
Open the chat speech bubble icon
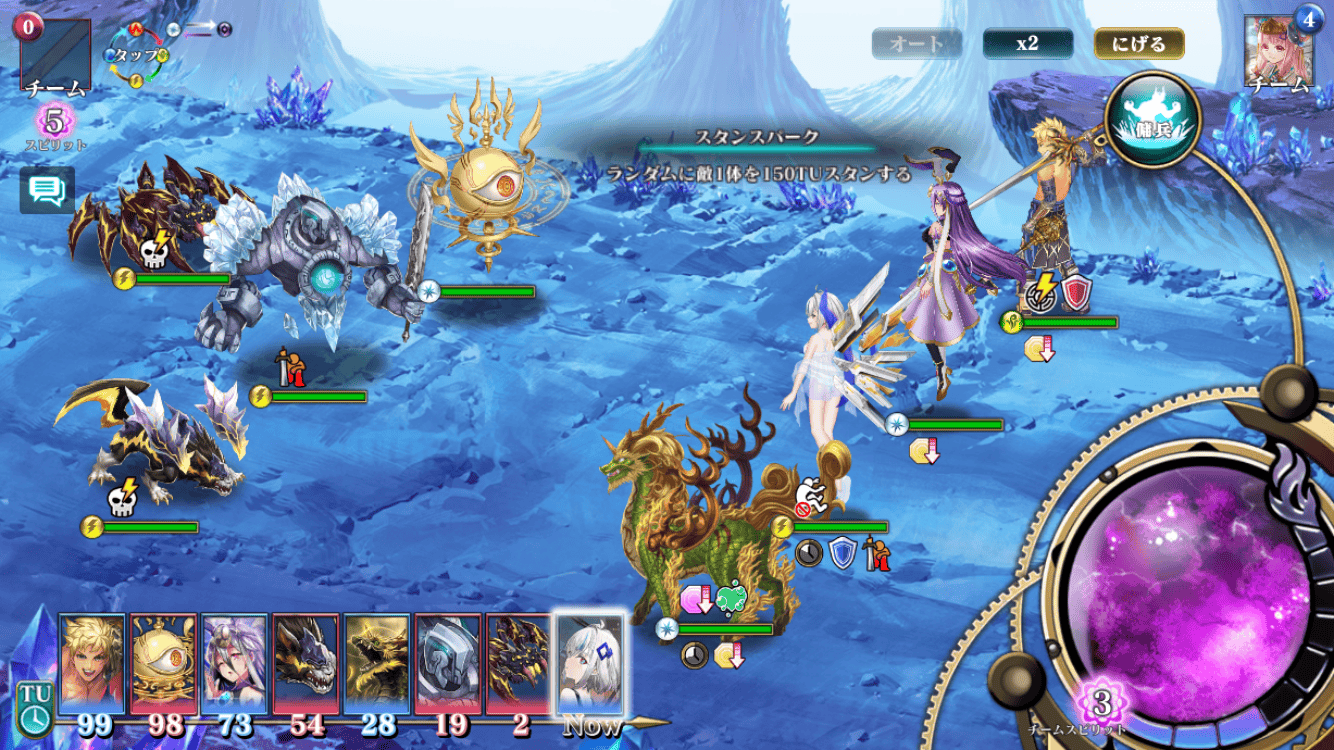point(47,191)
